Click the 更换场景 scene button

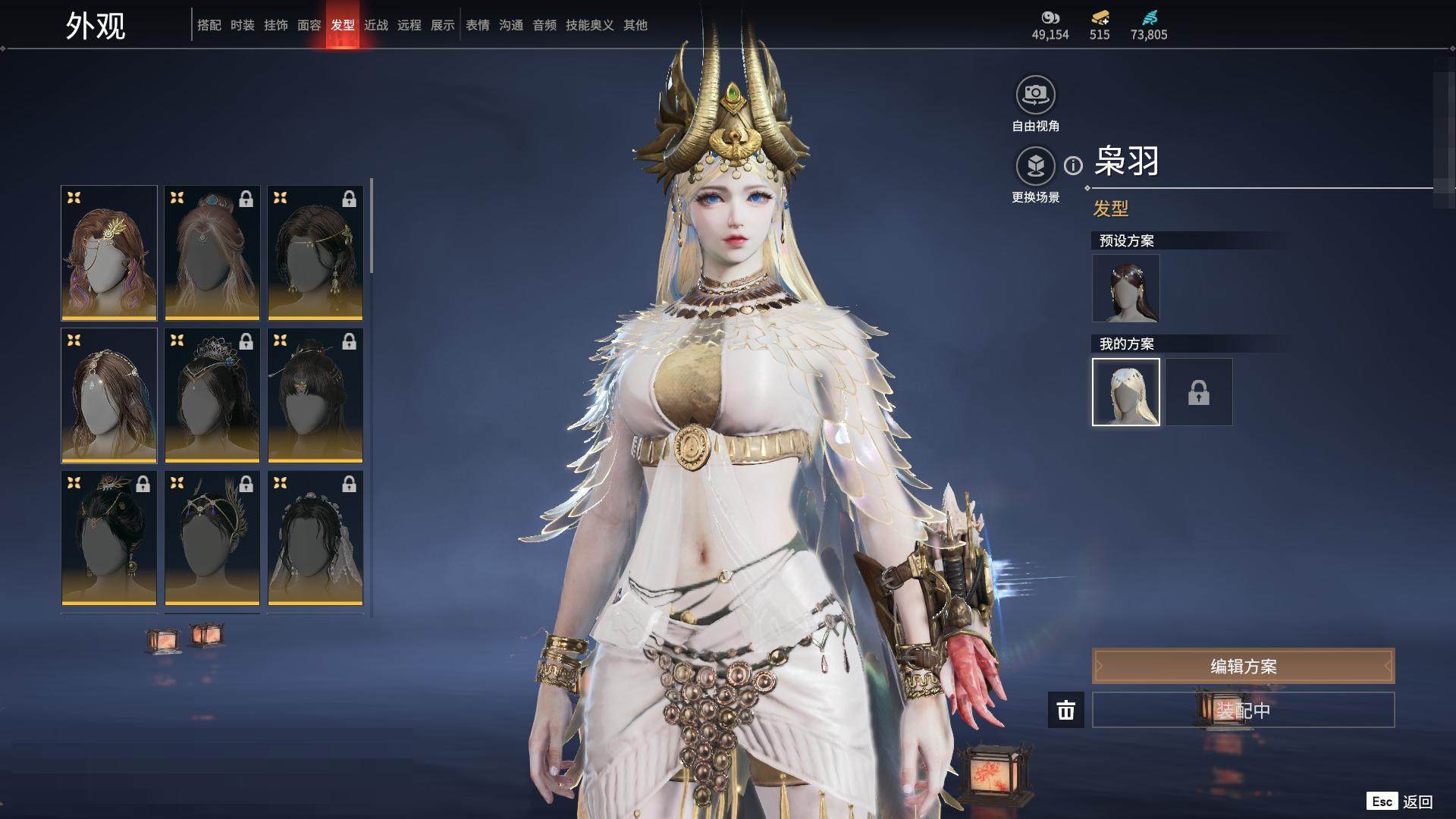click(x=1035, y=166)
